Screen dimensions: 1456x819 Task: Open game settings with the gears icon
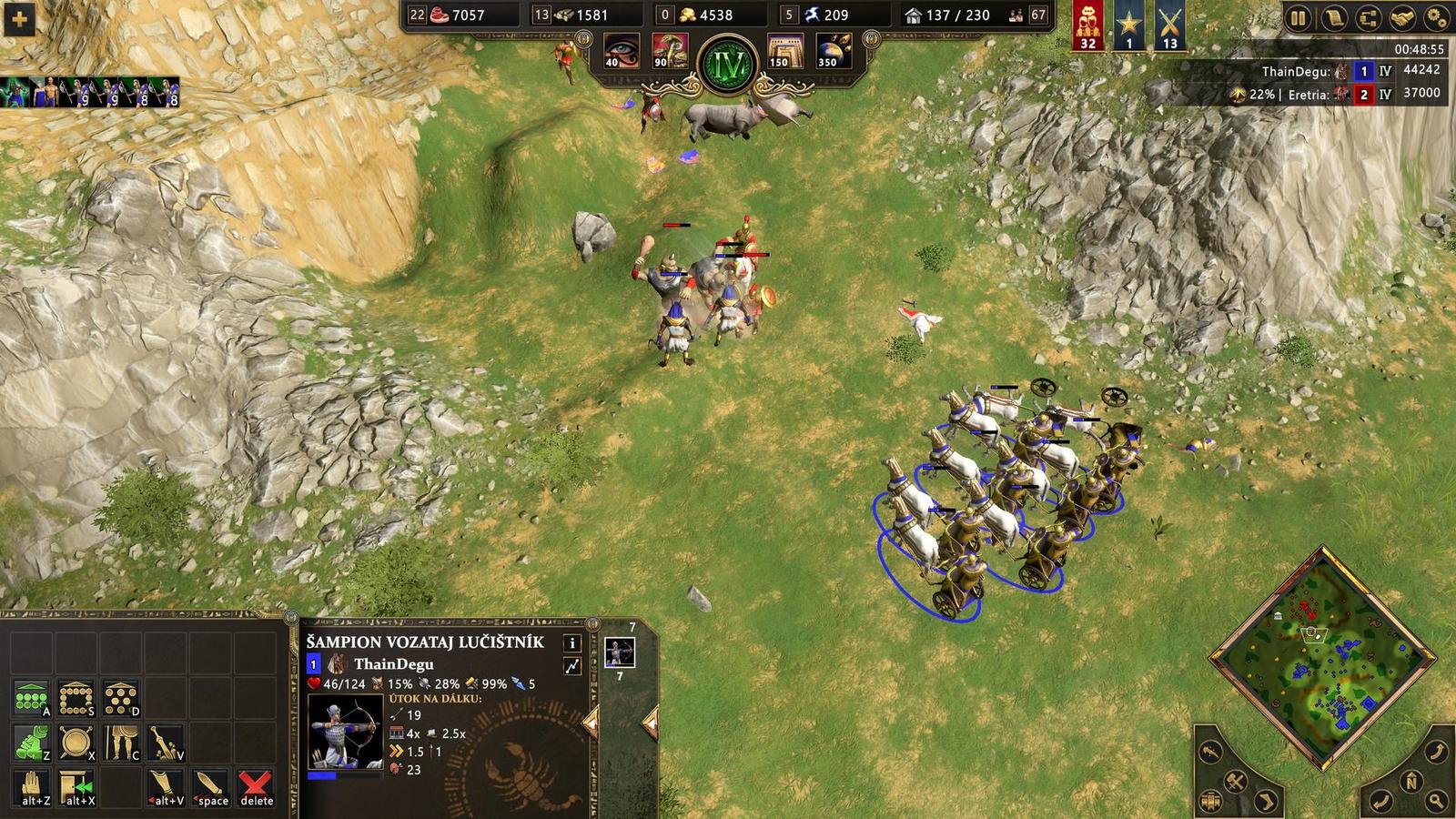(x=1438, y=15)
